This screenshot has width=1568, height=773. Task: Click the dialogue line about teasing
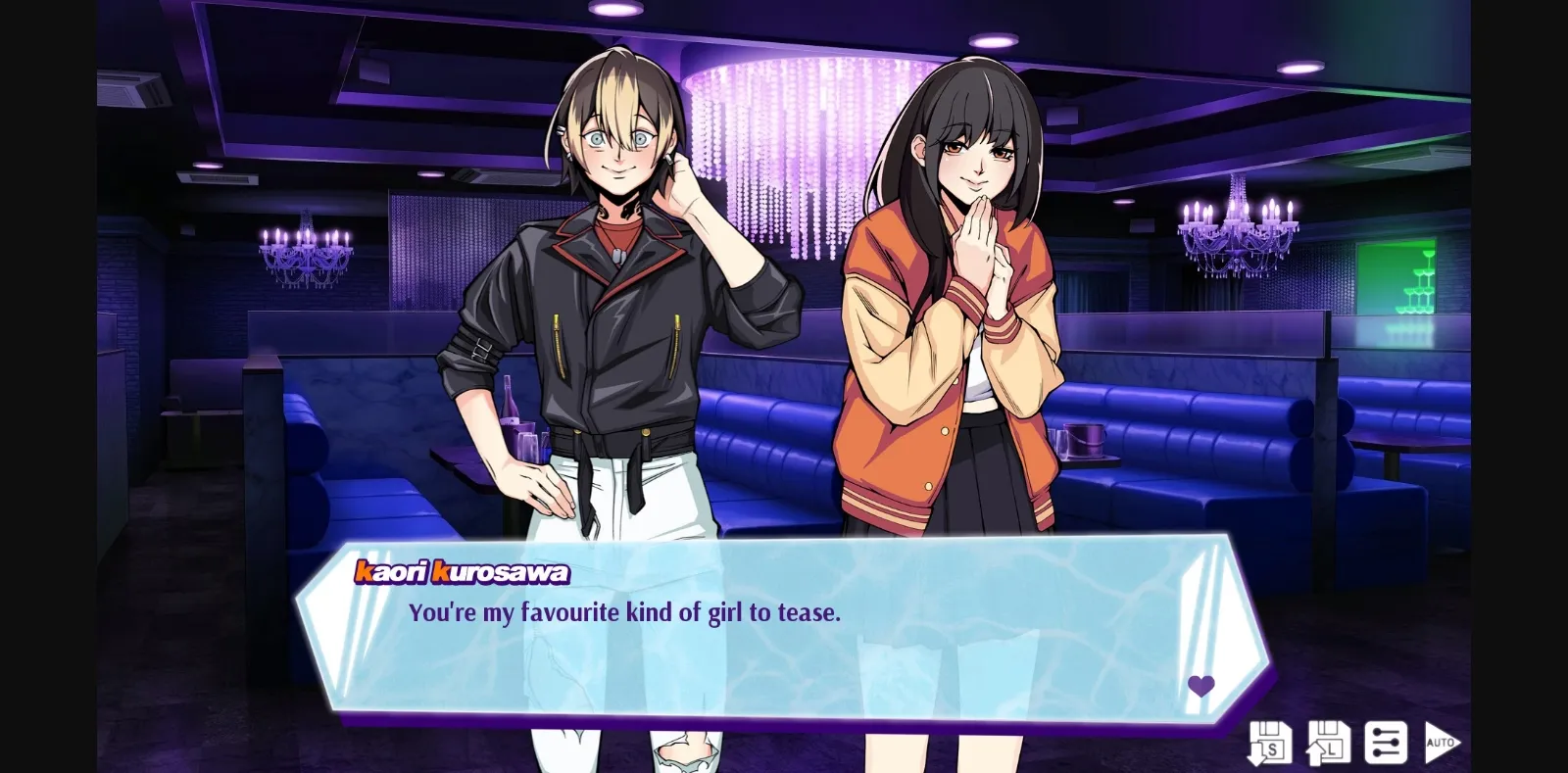[x=624, y=613]
